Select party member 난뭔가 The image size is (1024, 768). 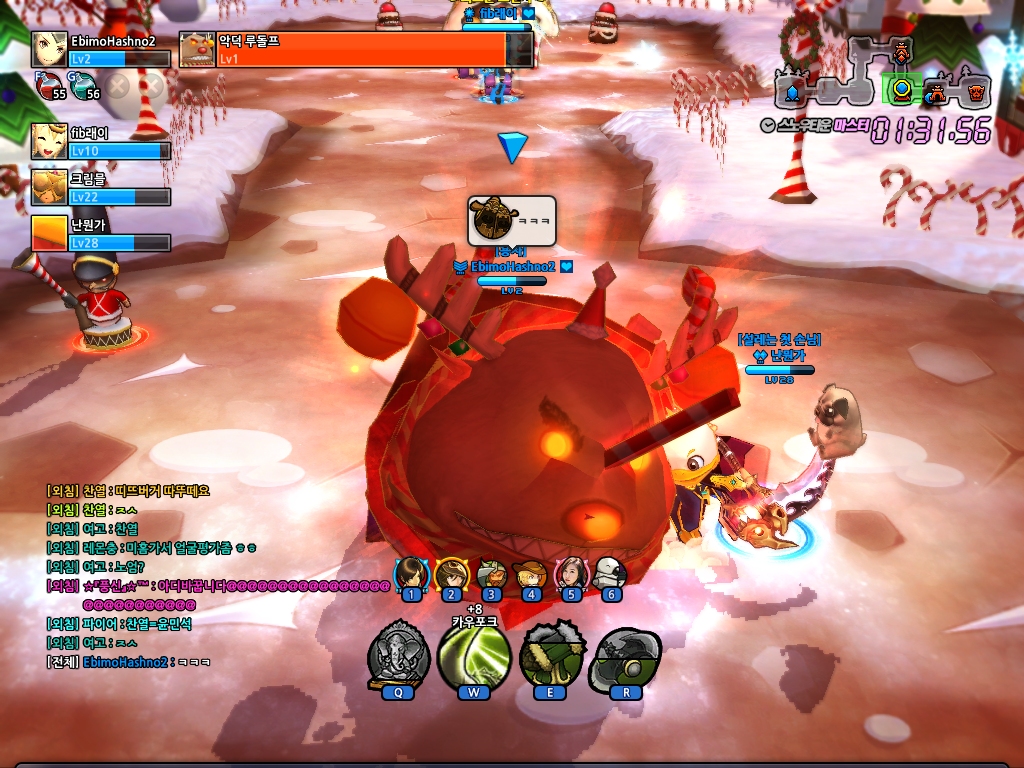click(x=50, y=233)
